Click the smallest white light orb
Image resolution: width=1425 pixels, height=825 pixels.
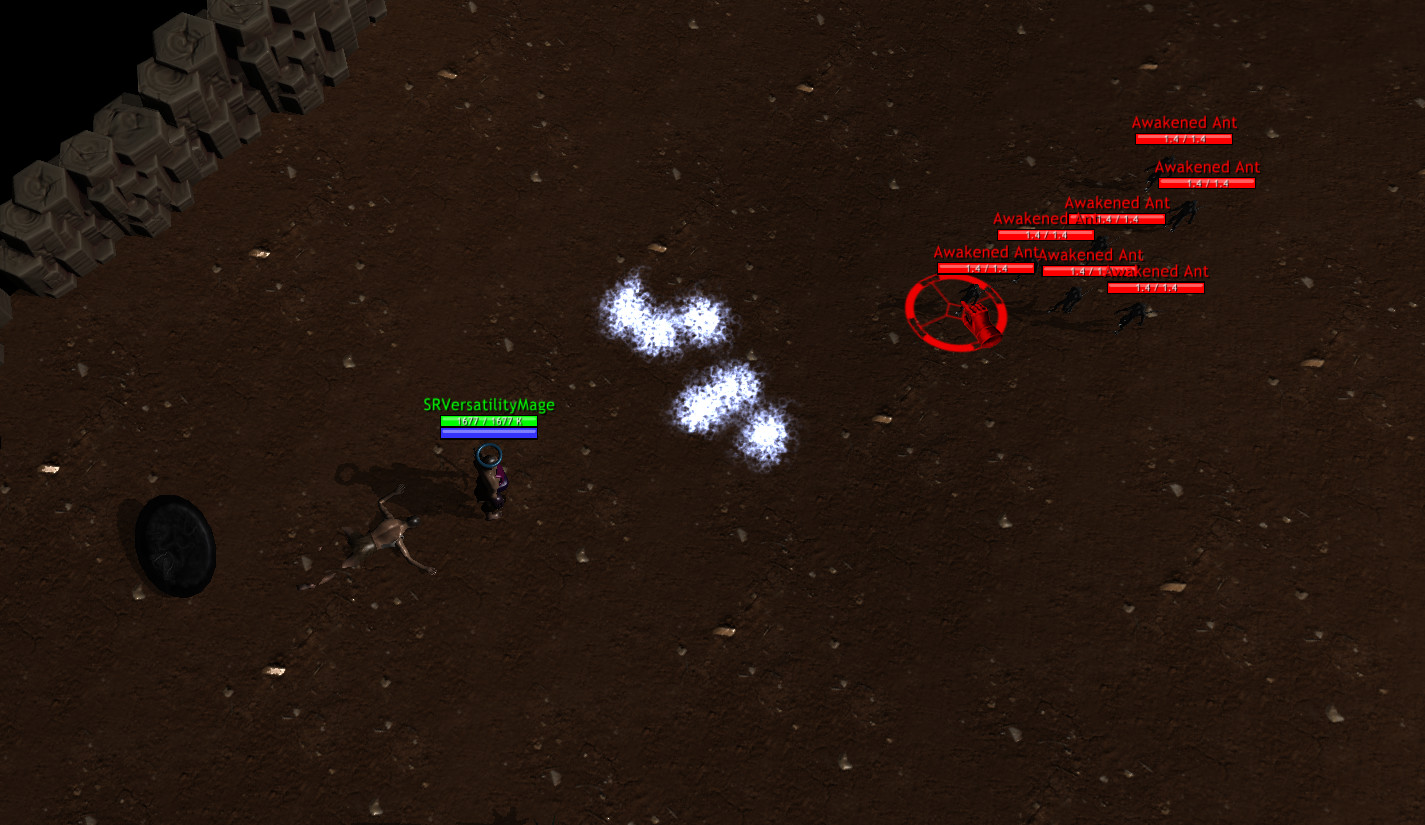pyautogui.click(x=765, y=437)
